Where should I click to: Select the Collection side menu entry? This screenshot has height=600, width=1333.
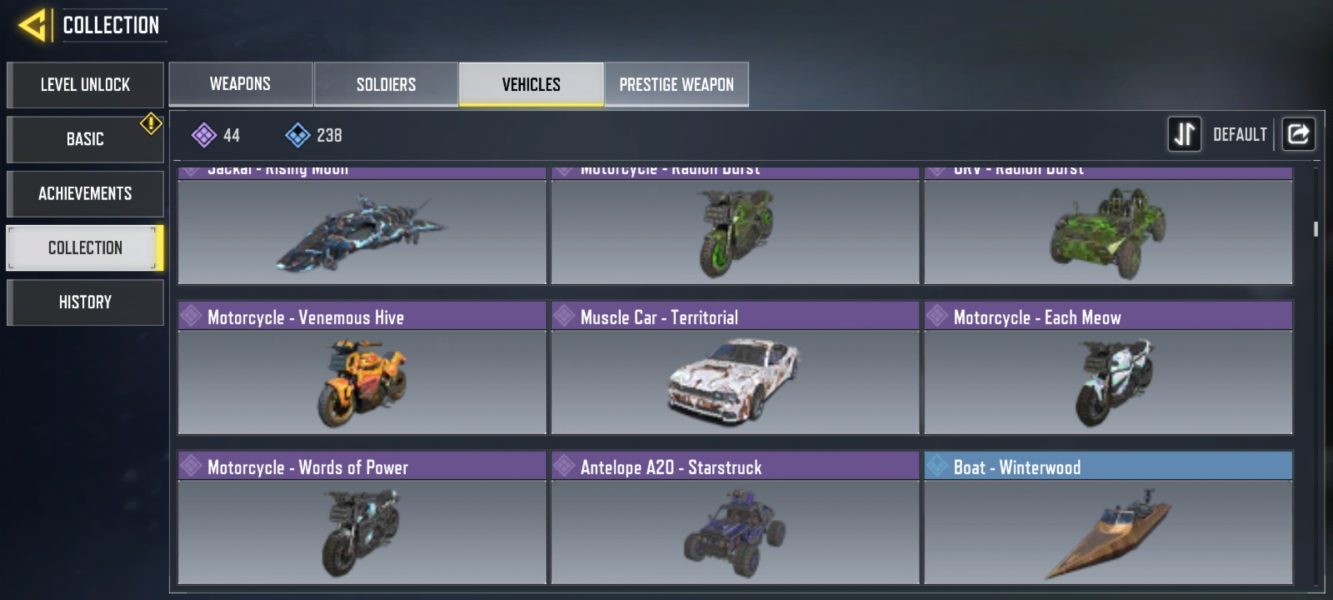point(85,247)
